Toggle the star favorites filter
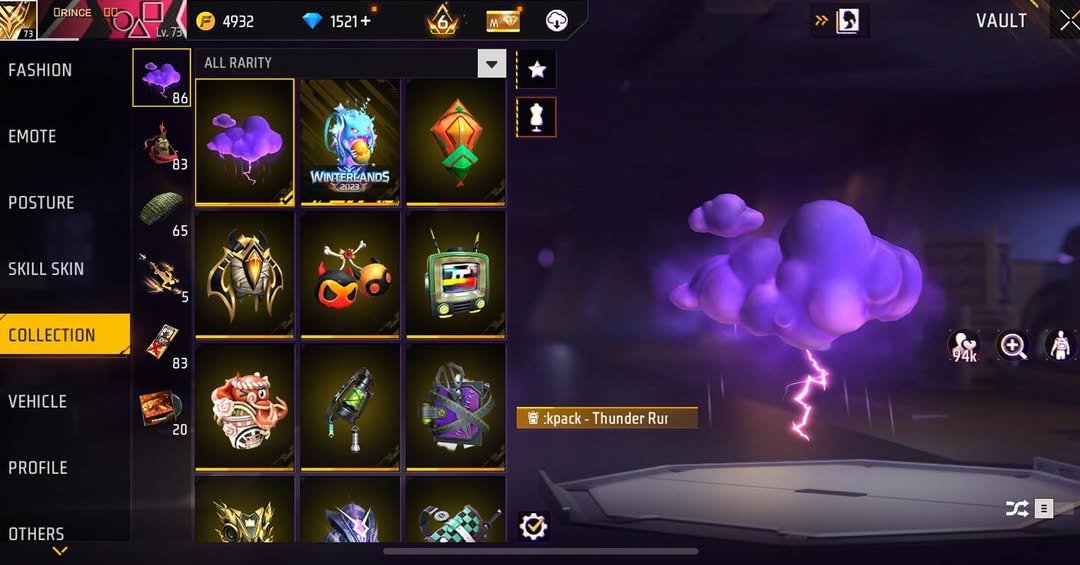The width and height of the screenshot is (1080, 565). (x=537, y=69)
